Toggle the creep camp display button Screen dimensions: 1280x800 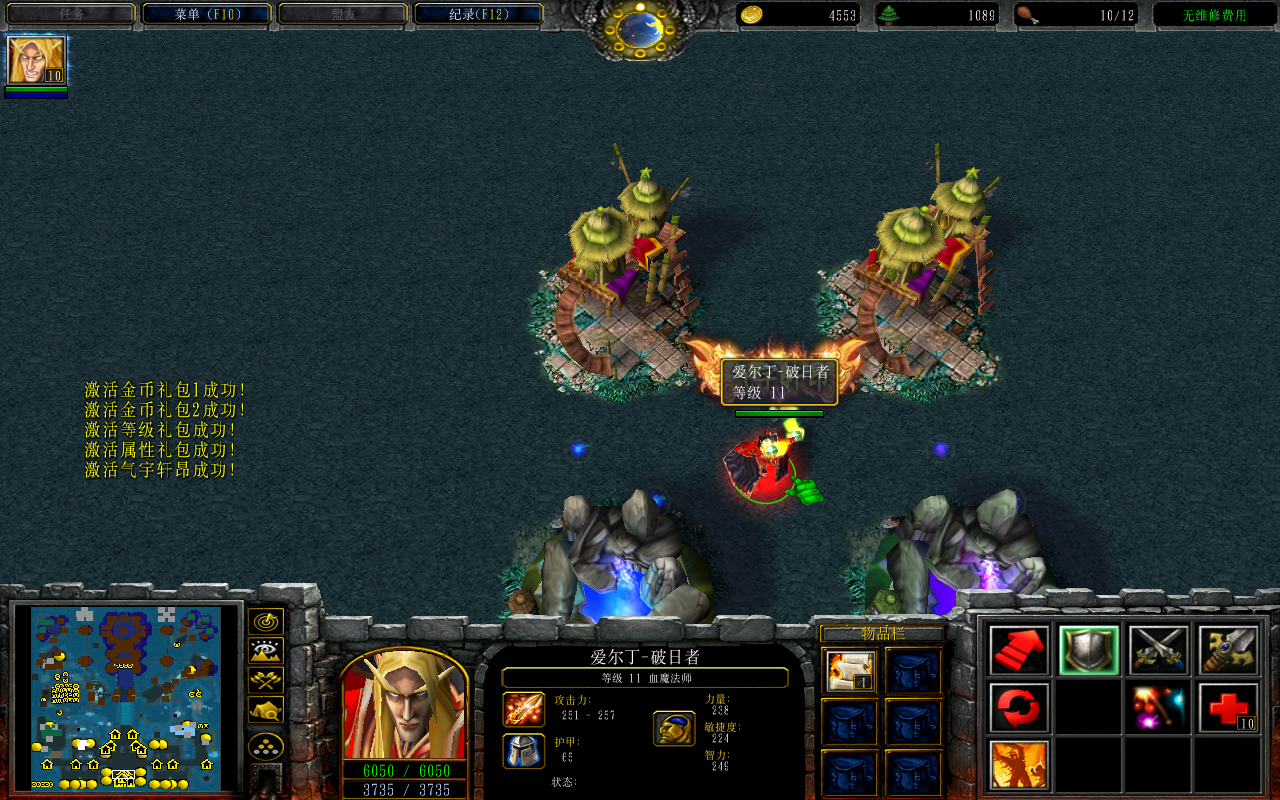pos(265,709)
